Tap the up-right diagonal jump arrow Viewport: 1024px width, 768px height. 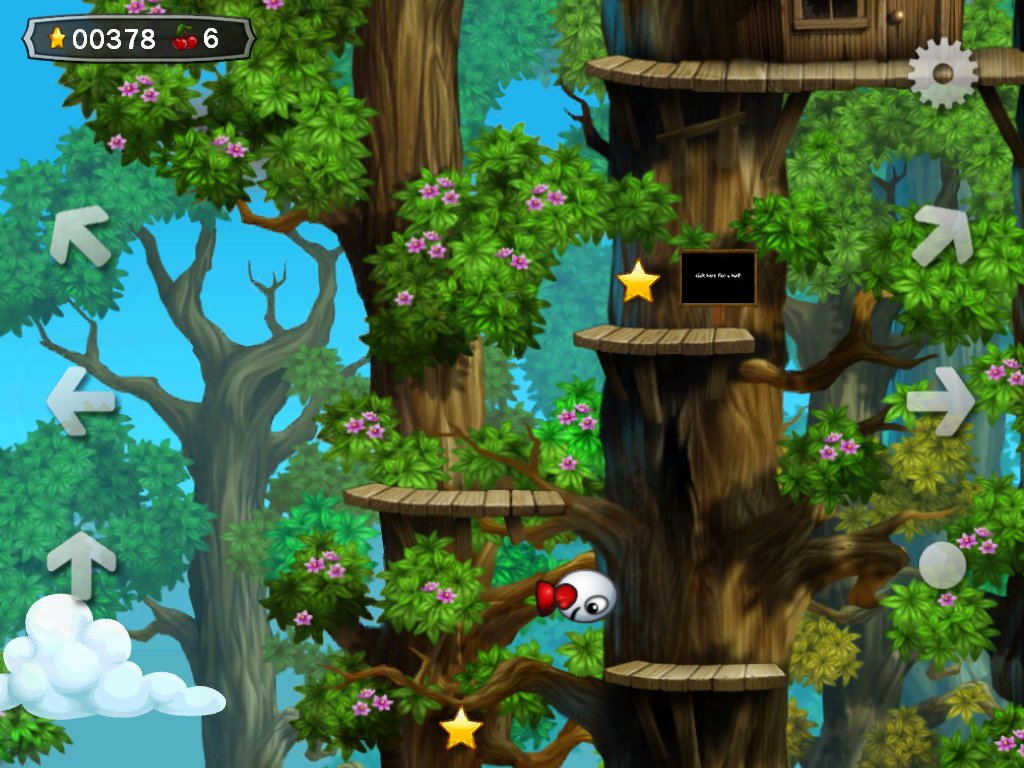point(943,235)
